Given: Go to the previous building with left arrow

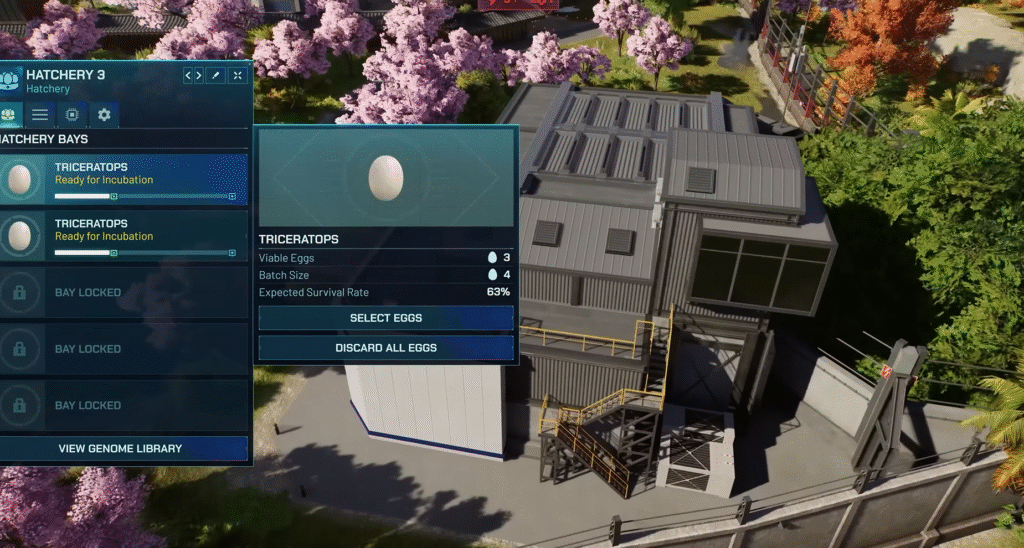Looking at the screenshot, I should (189, 75).
